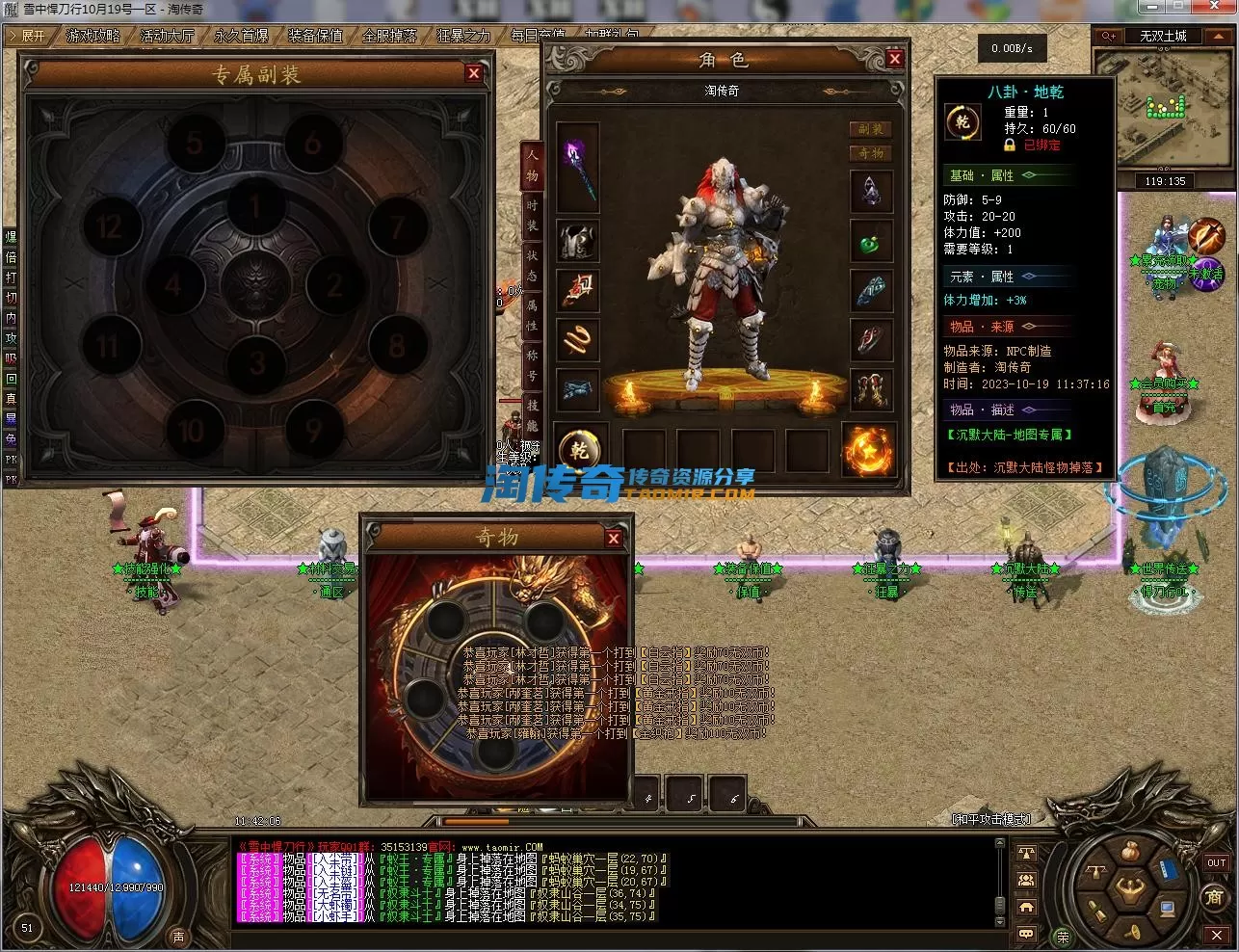Open the 装备保值 menu

[x=316, y=36]
